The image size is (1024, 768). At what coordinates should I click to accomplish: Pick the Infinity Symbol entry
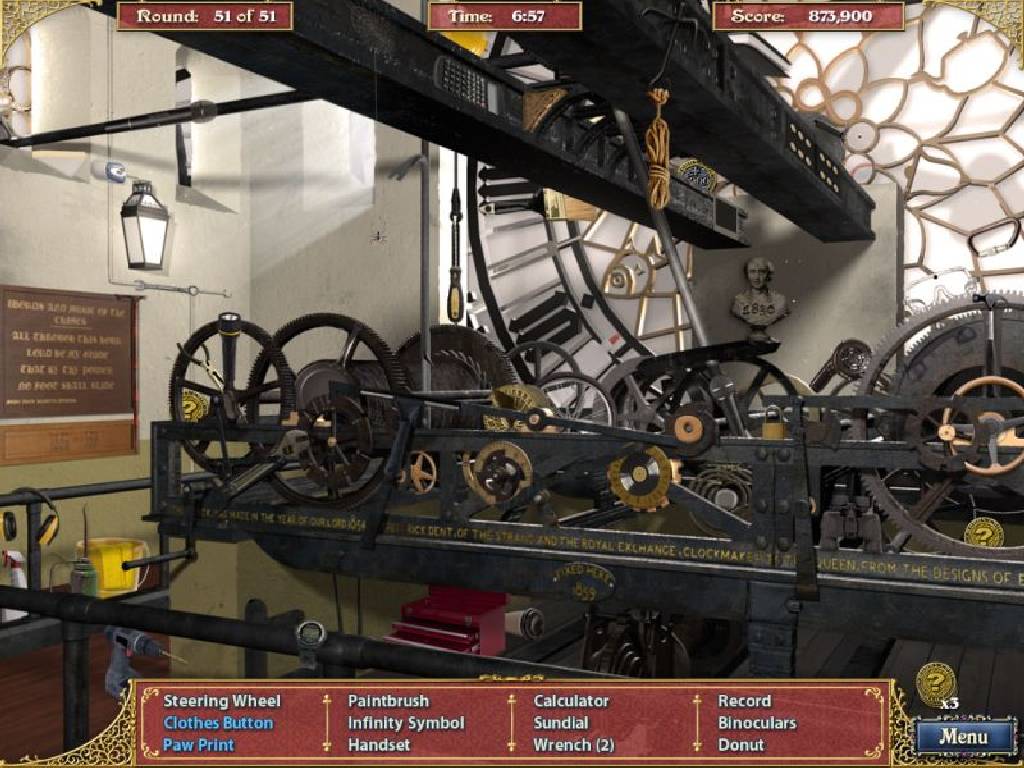point(406,723)
